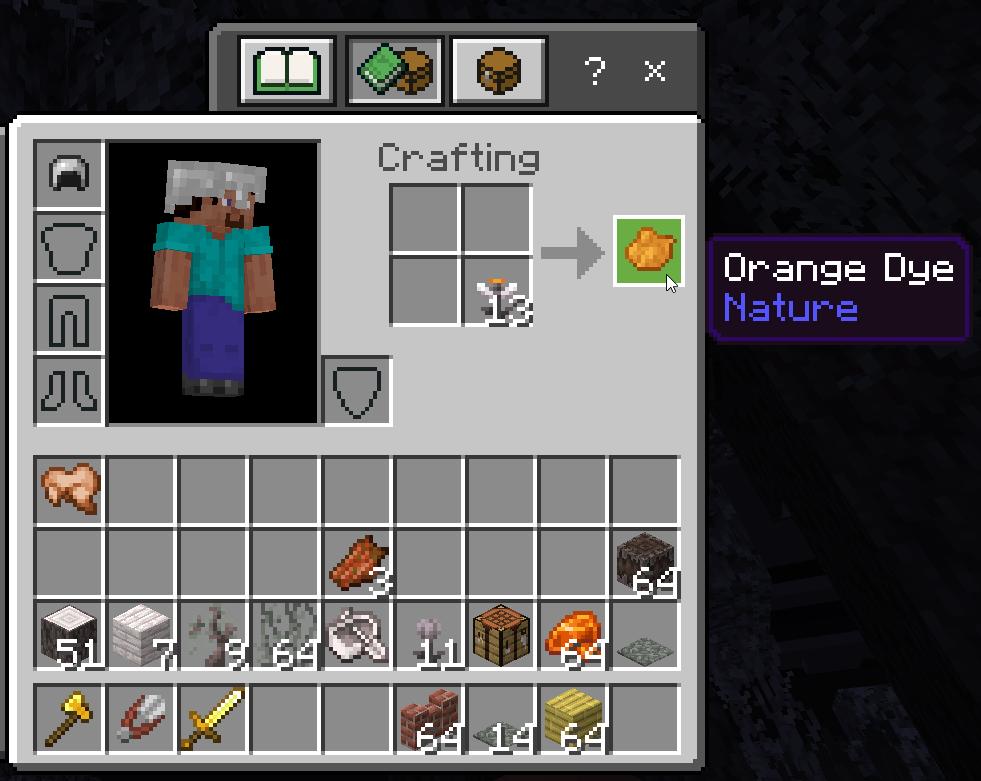This screenshot has height=781, width=981.
Task: Select the golden sword in the hotbar
Action: tap(213, 719)
